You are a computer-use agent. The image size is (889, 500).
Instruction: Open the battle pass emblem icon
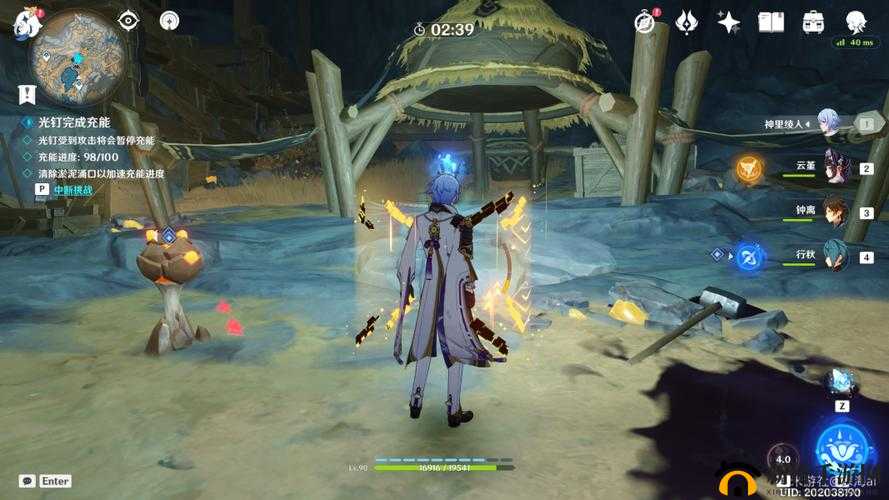687,22
